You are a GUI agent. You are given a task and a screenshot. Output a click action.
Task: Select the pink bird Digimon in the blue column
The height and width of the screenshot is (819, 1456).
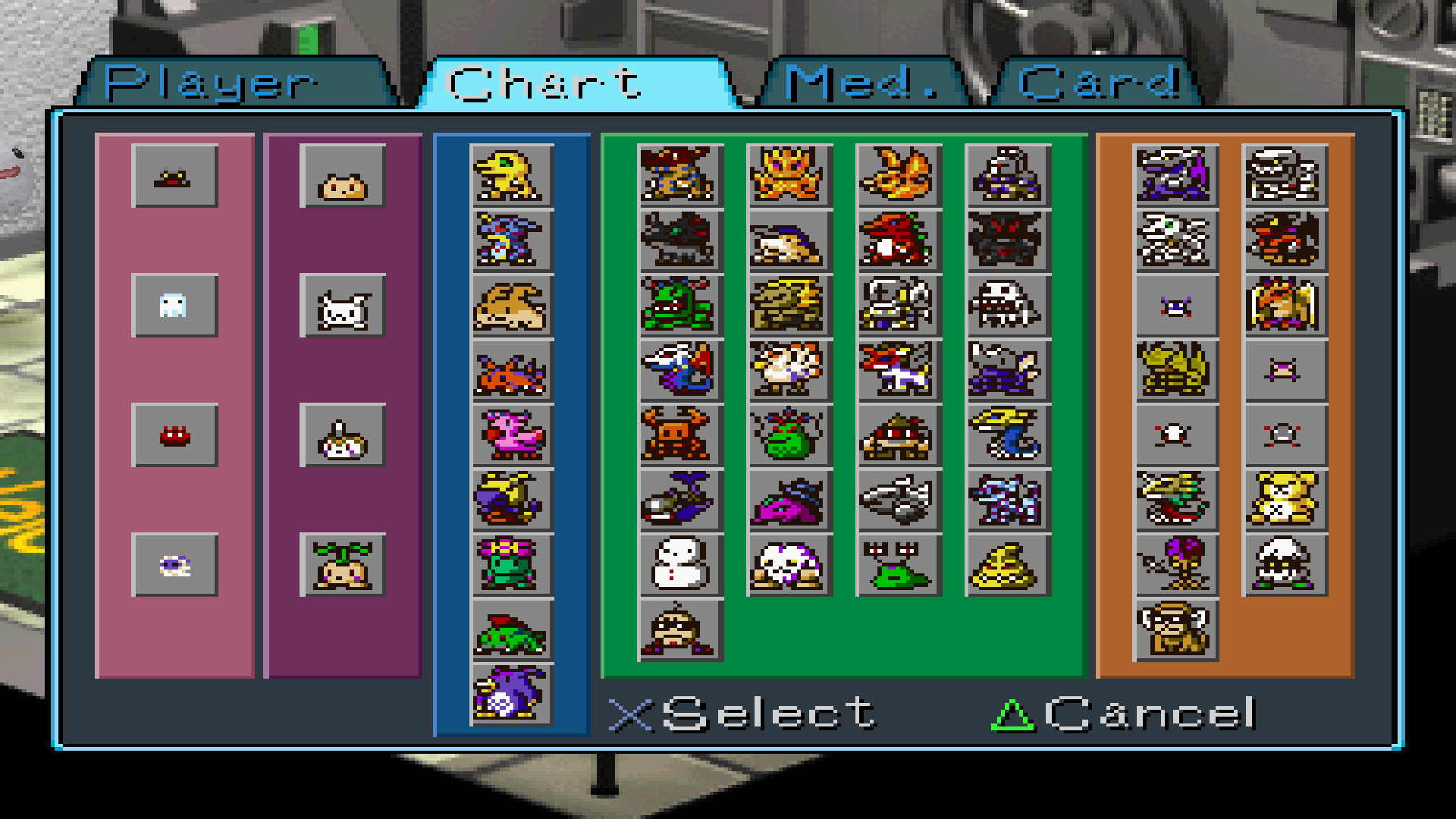click(x=510, y=436)
